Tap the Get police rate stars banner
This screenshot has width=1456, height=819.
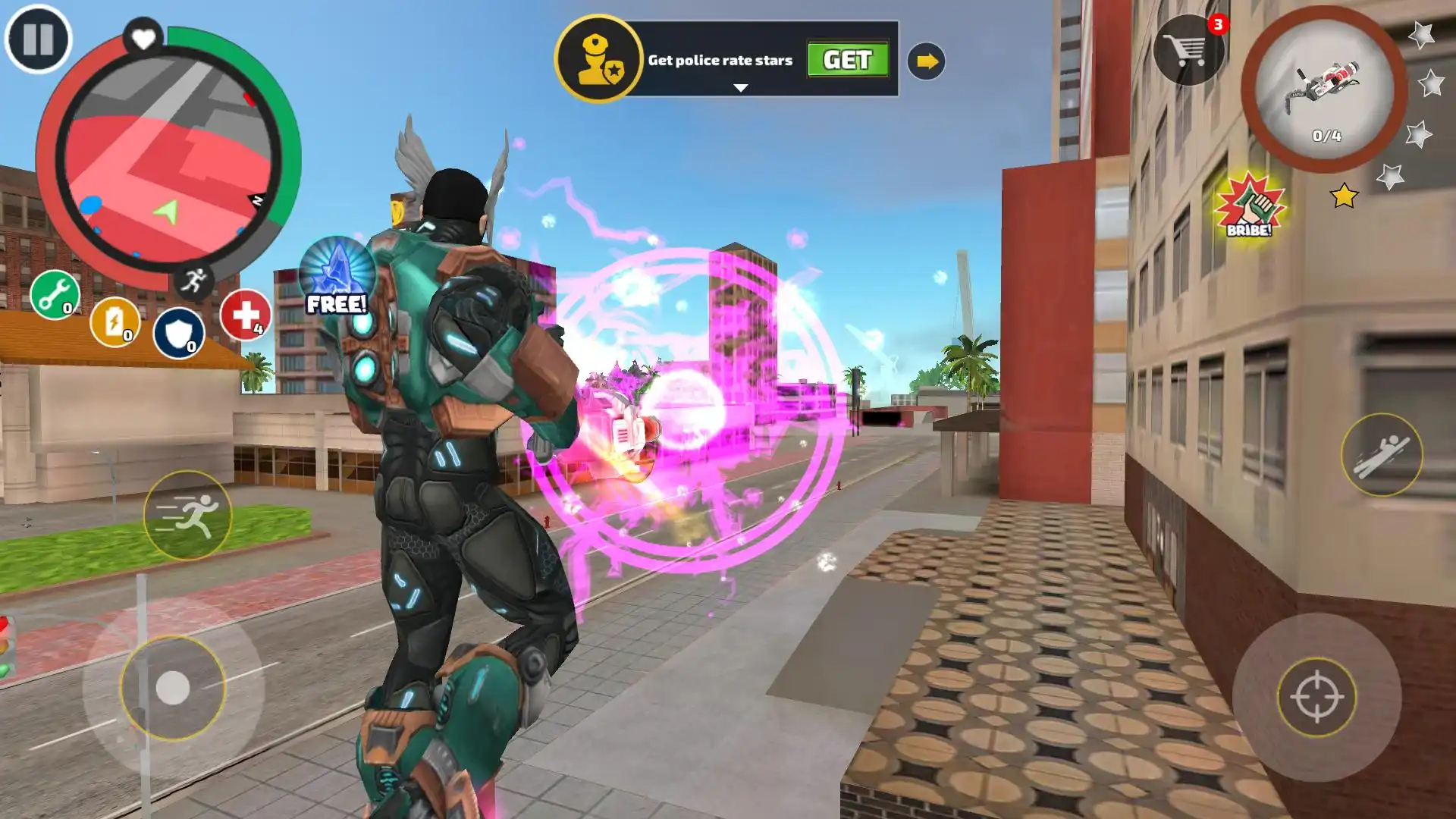pyautogui.click(x=720, y=61)
